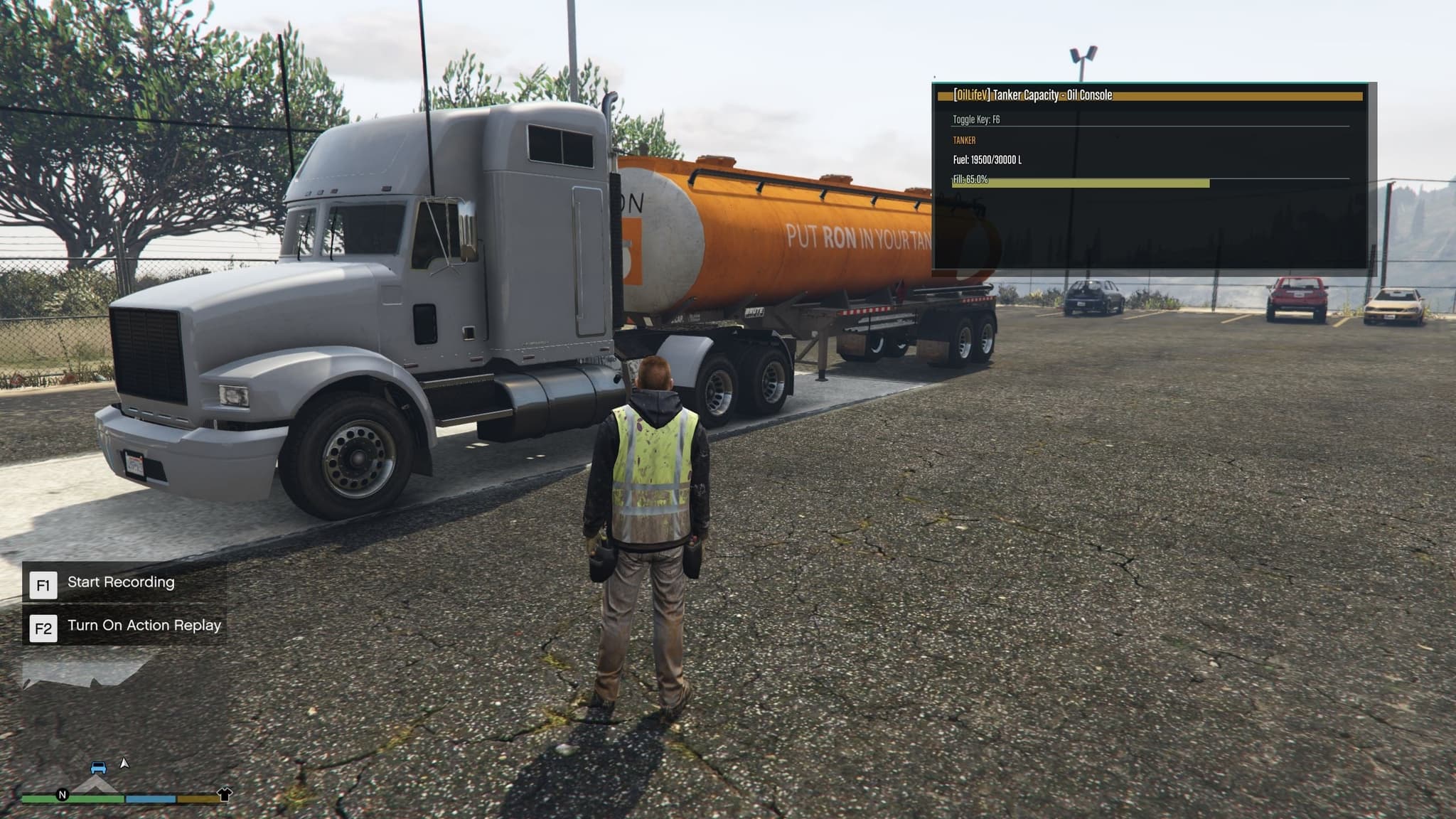Image resolution: width=1456 pixels, height=819 pixels.
Task: Choose Turn On Action Replay
Action: click(144, 626)
